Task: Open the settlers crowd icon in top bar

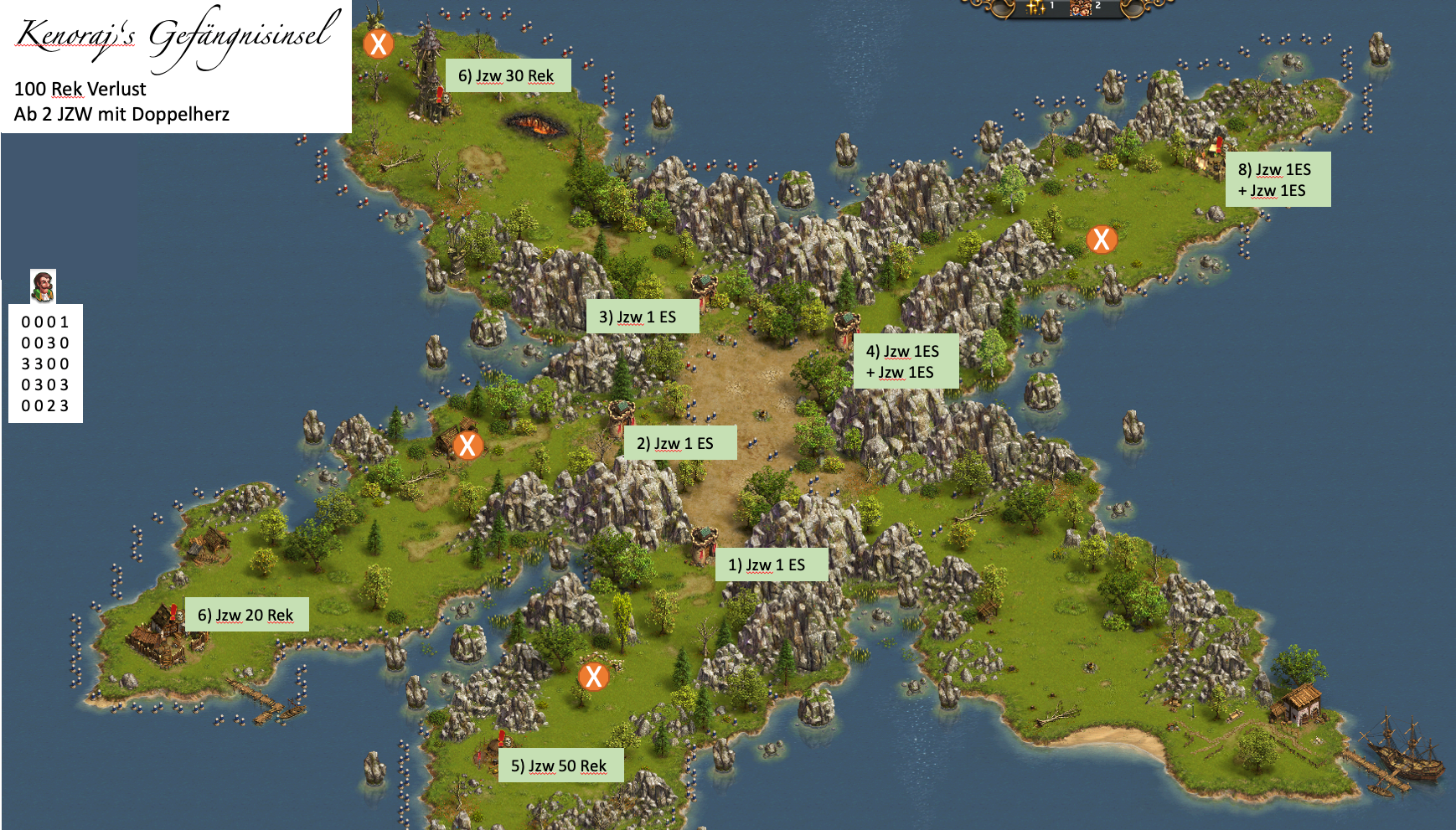Action: click(x=1081, y=8)
